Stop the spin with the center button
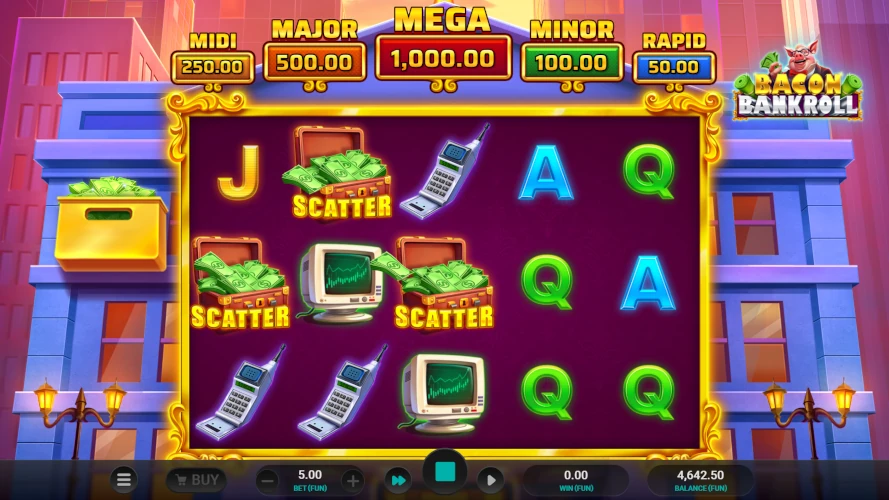 tap(445, 472)
